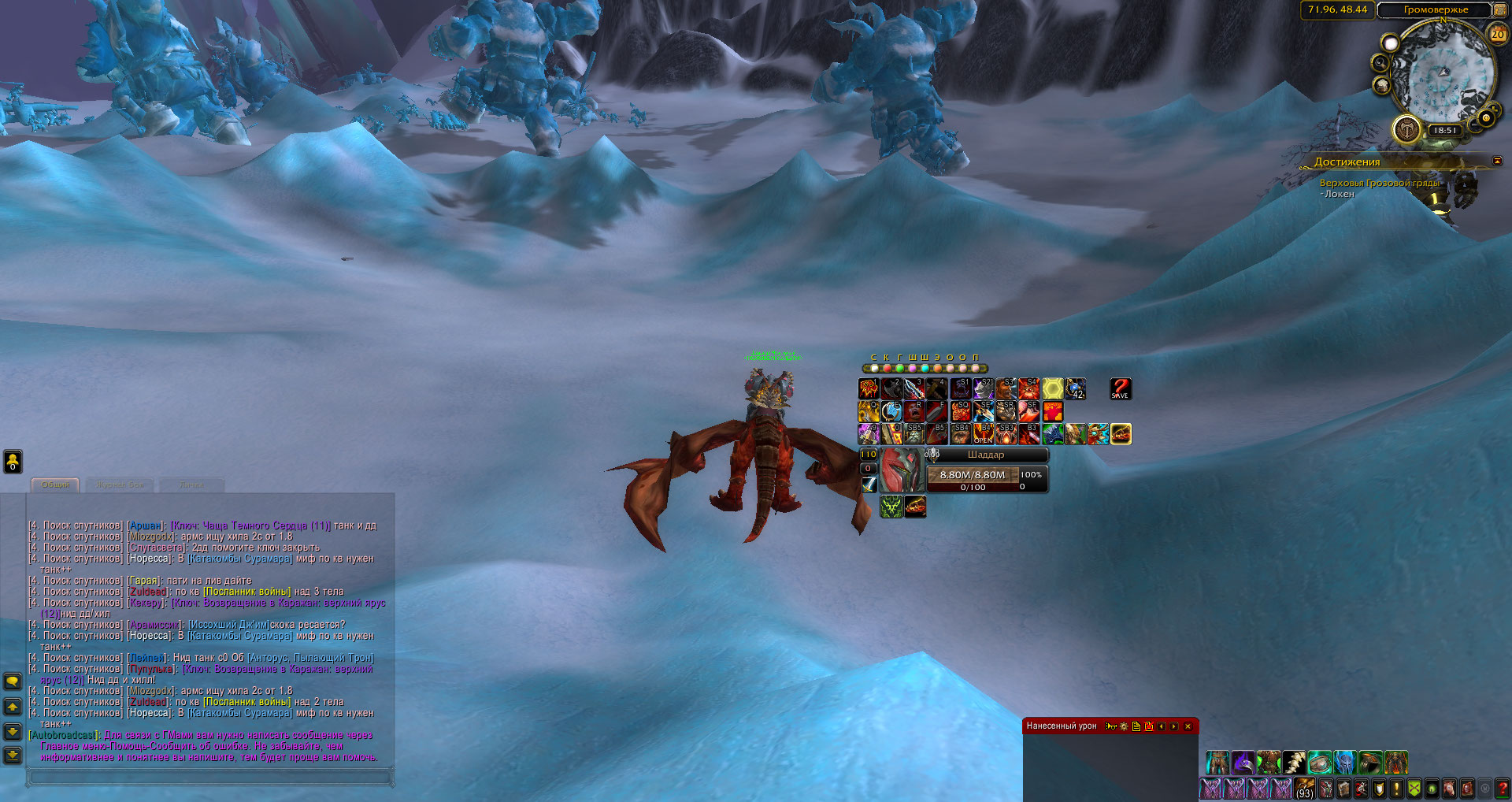Open the garrison/class hall round button
This screenshot has width=1512, height=802.
click(1406, 128)
